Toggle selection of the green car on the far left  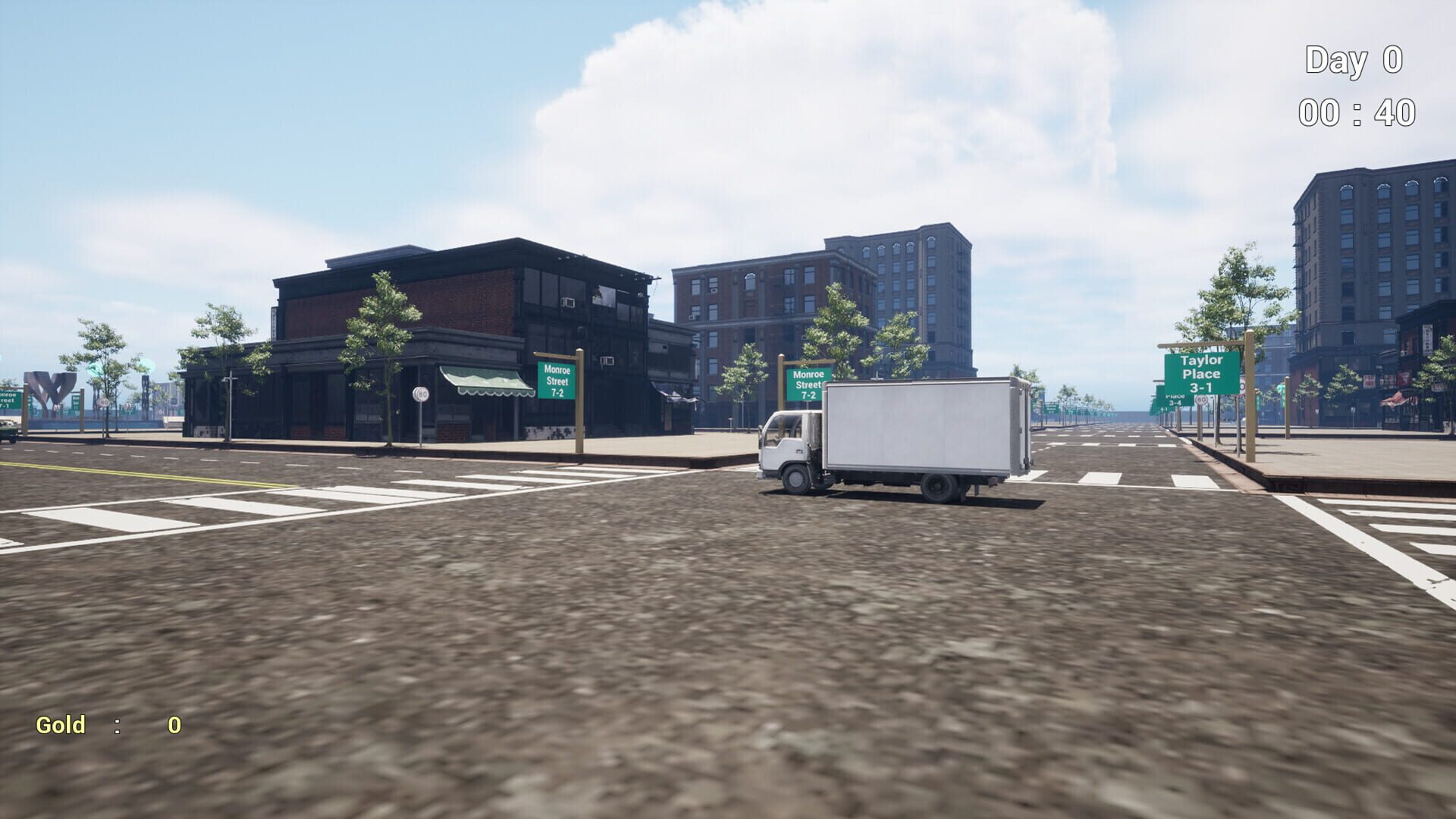pos(7,430)
